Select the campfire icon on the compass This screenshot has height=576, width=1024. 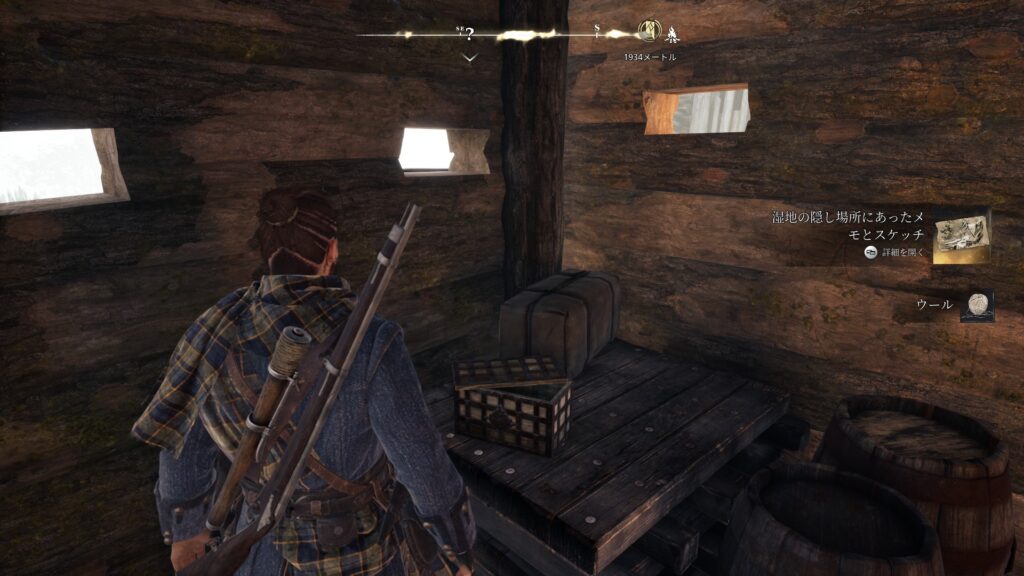672,34
